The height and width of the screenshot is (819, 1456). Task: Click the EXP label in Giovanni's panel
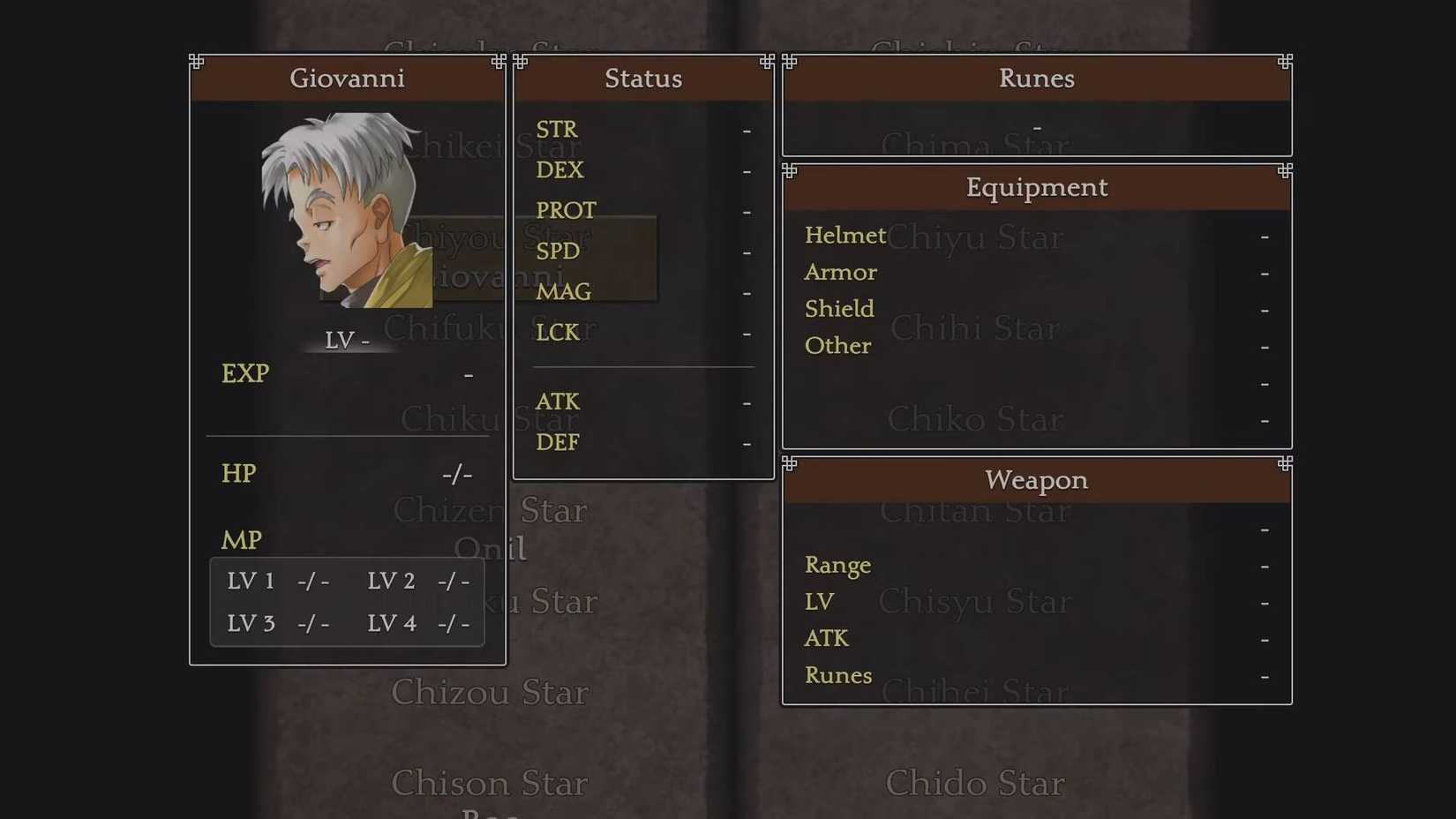[x=246, y=374]
